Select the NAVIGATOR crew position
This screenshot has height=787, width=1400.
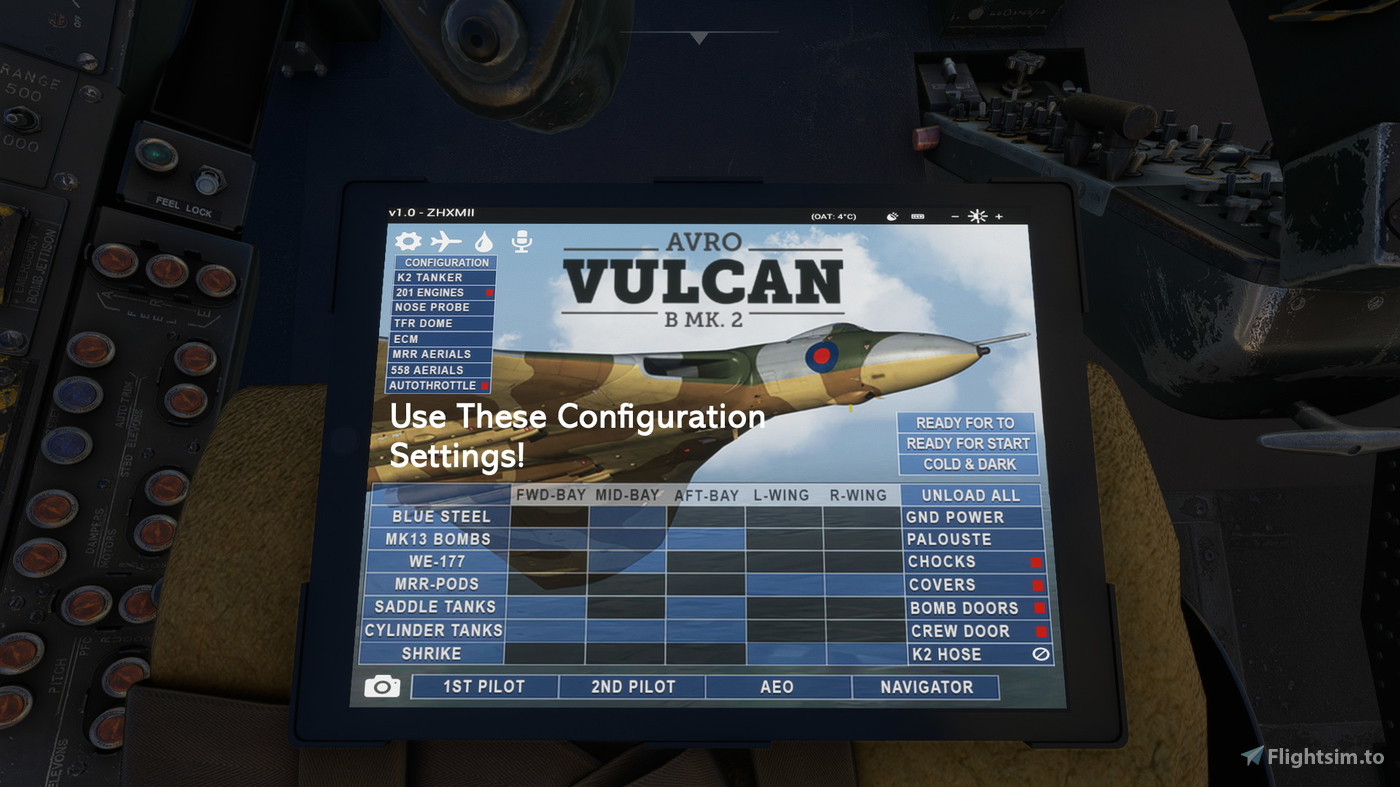point(926,686)
